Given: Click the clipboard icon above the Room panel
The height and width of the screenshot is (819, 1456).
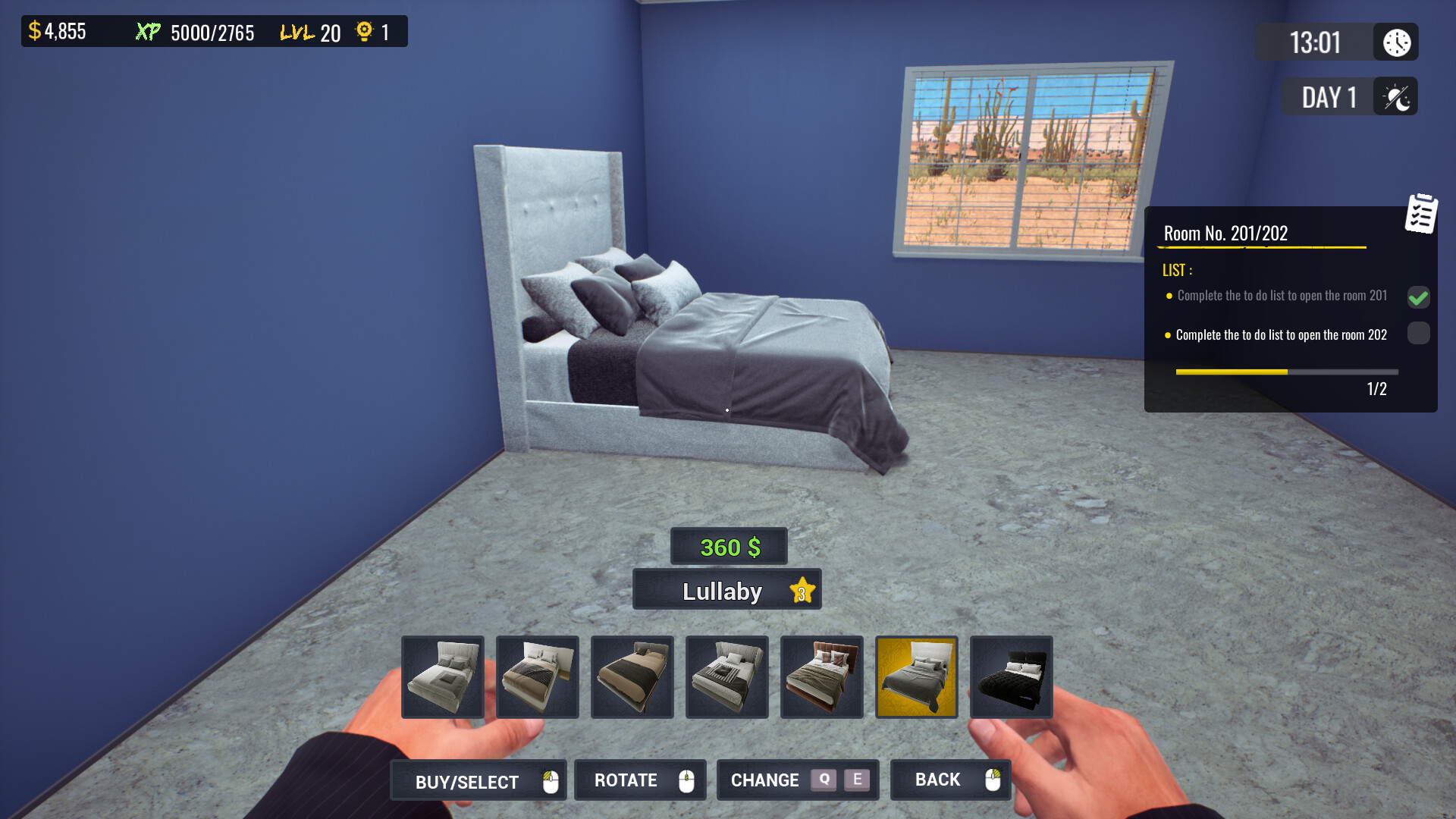Looking at the screenshot, I should click(x=1420, y=215).
